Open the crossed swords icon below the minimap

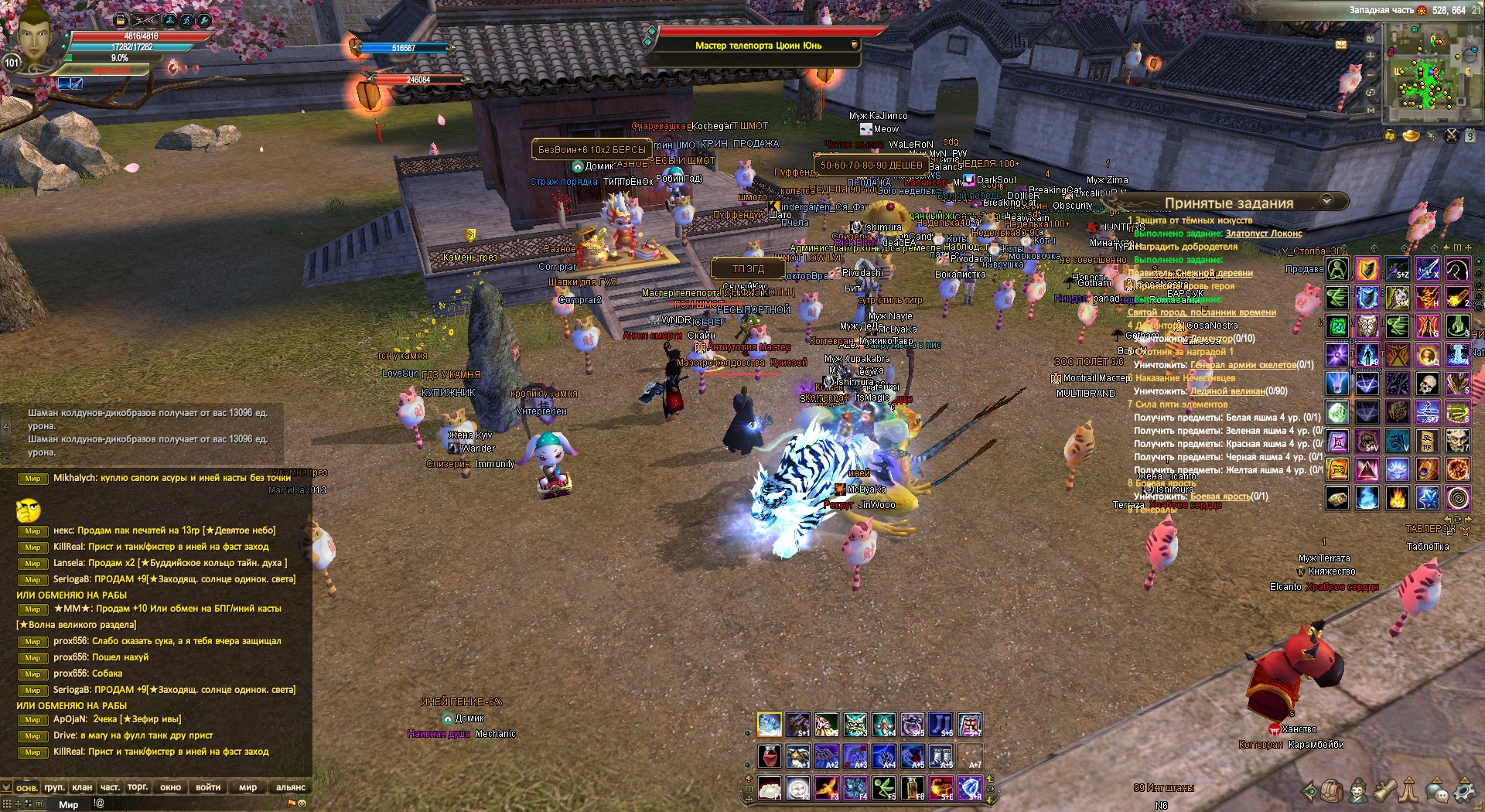[1451, 136]
